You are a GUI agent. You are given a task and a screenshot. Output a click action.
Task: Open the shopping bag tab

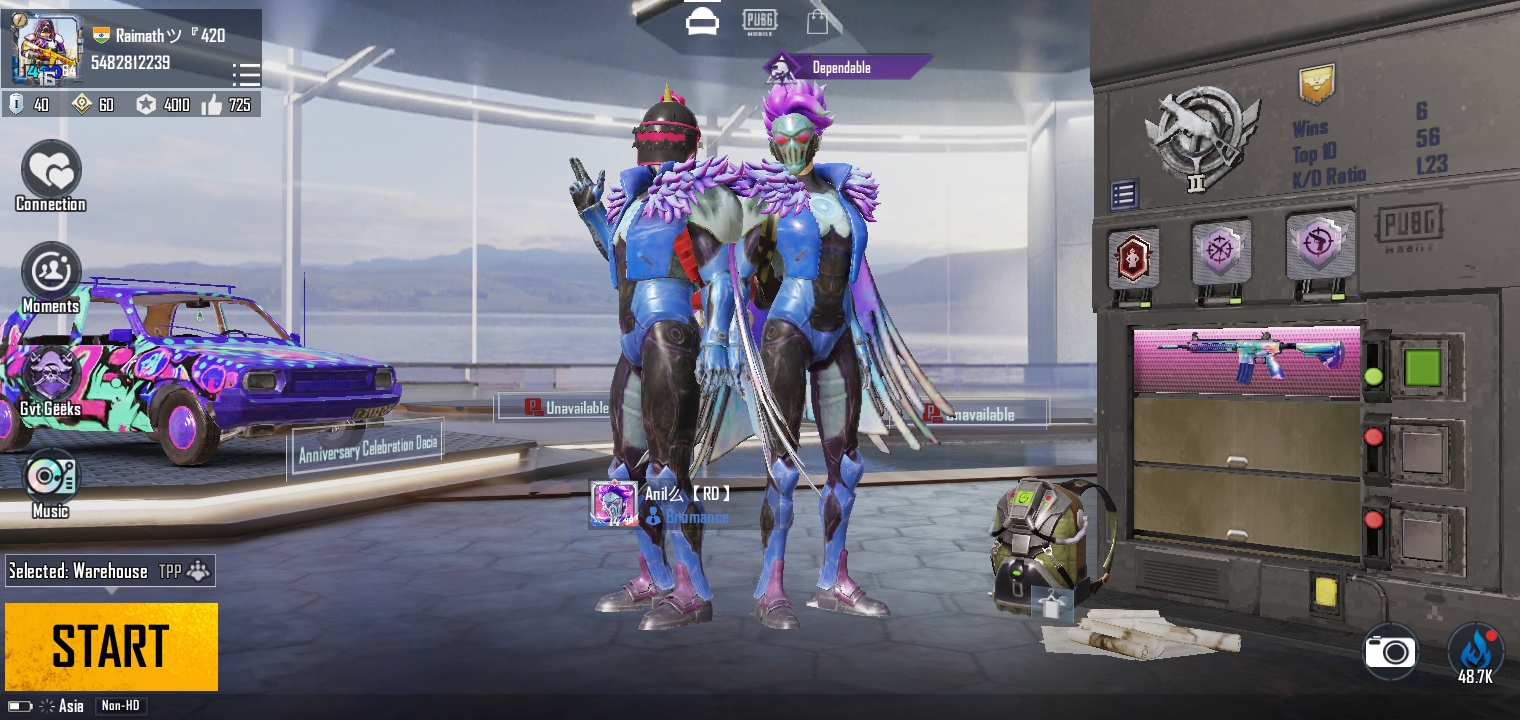pos(817,22)
